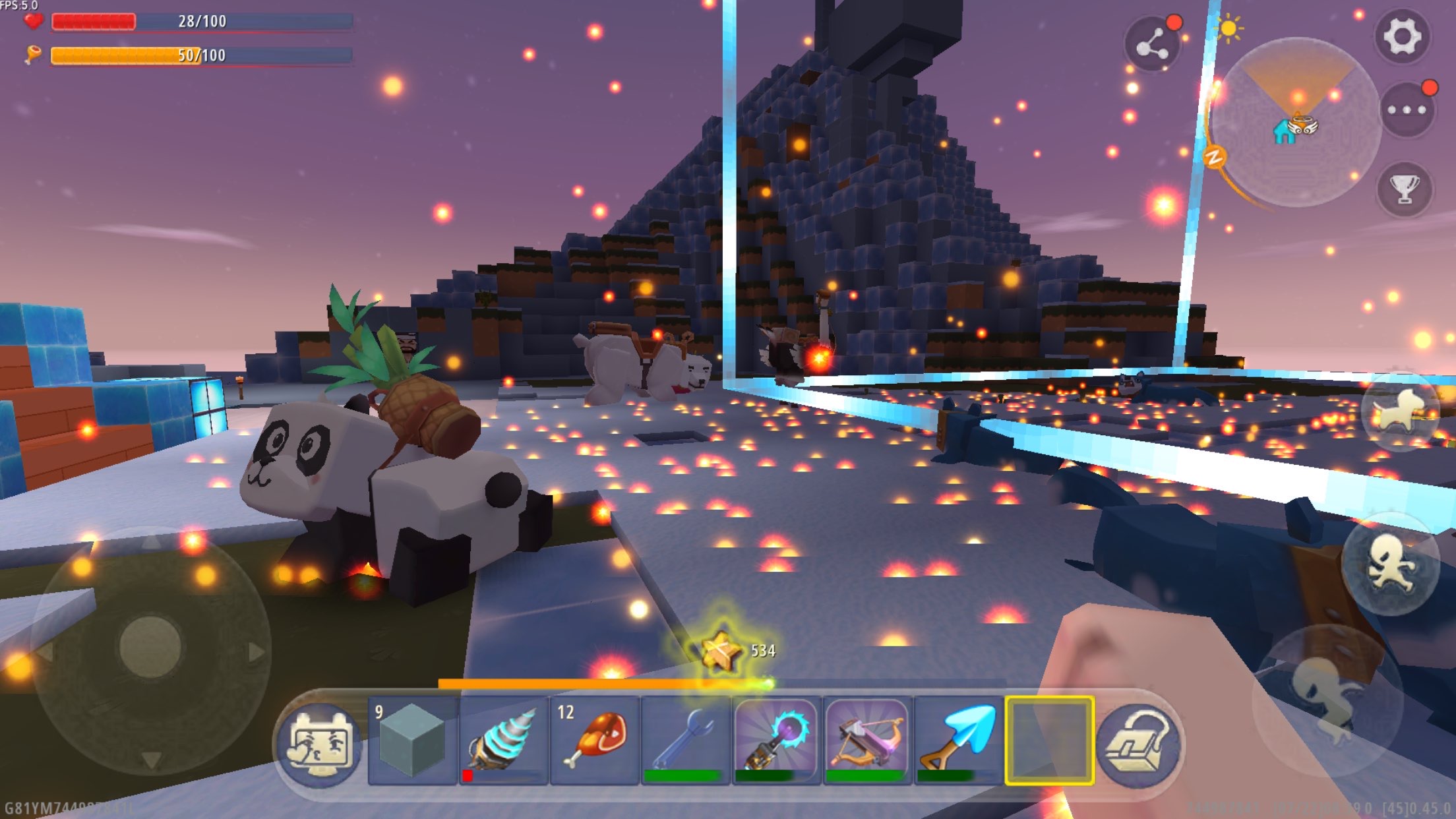The width and height of the screenshot is (1456, 819).
Task: Select the gray stone block slot
Action: tap(412, 740)
